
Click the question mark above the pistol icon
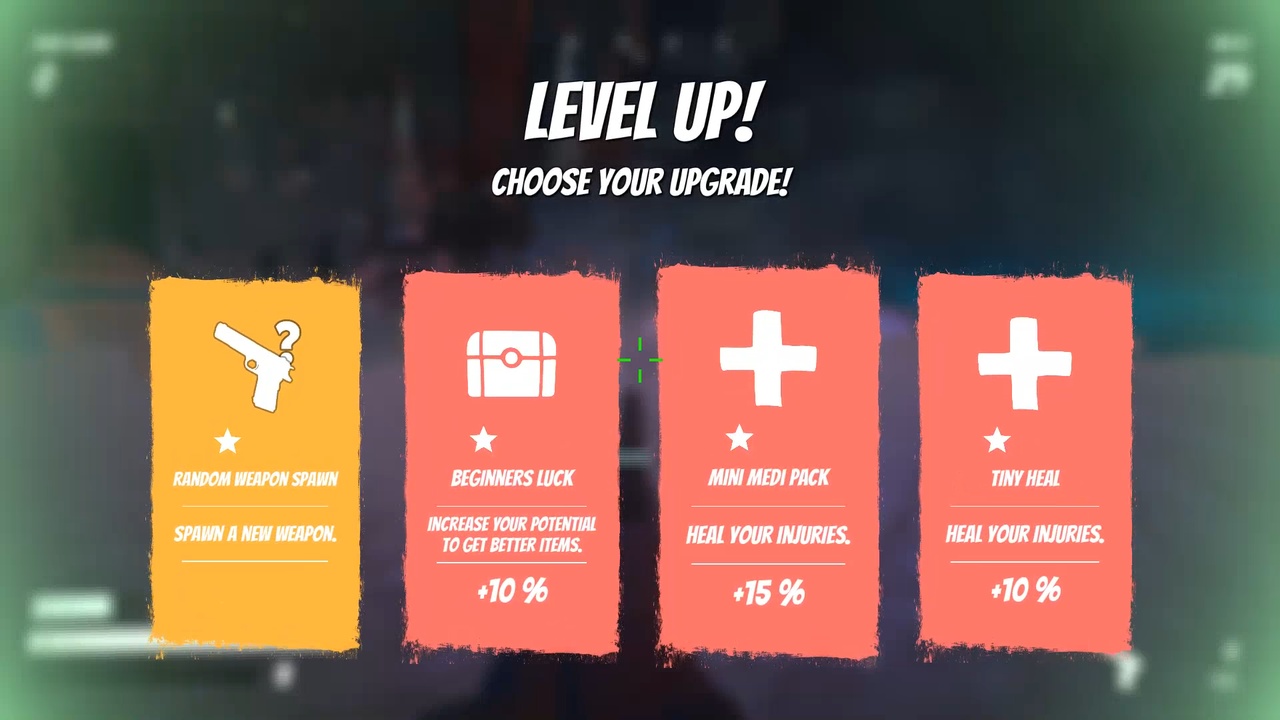click(x=287, y=337)
